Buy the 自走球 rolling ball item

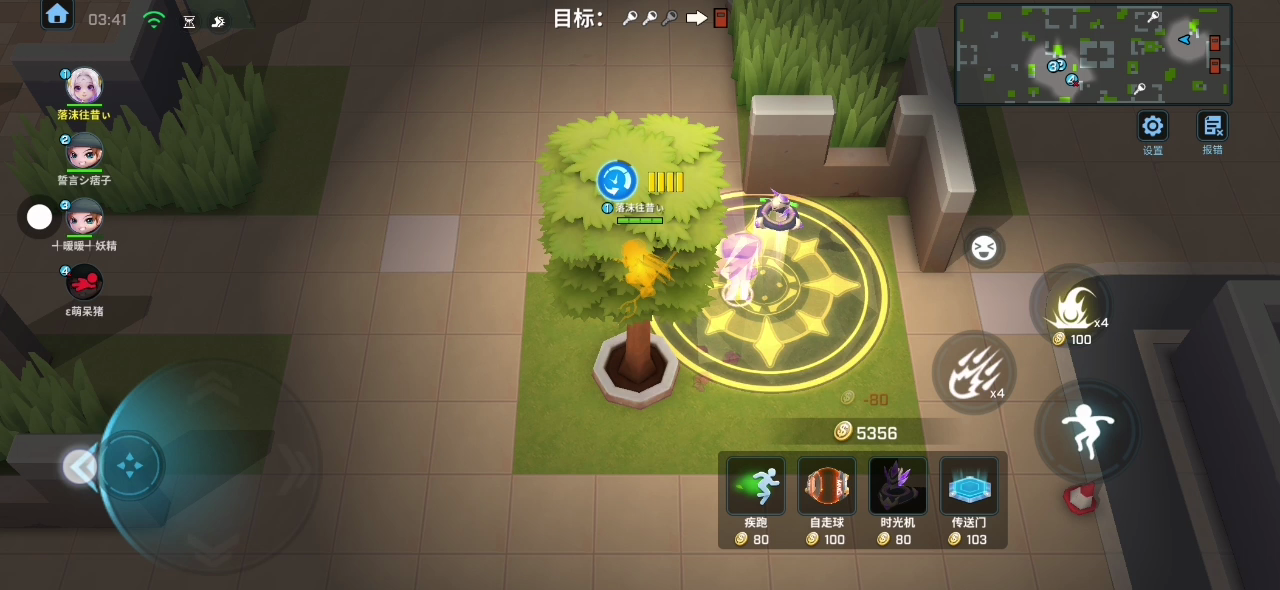click(x=827, y=487)
